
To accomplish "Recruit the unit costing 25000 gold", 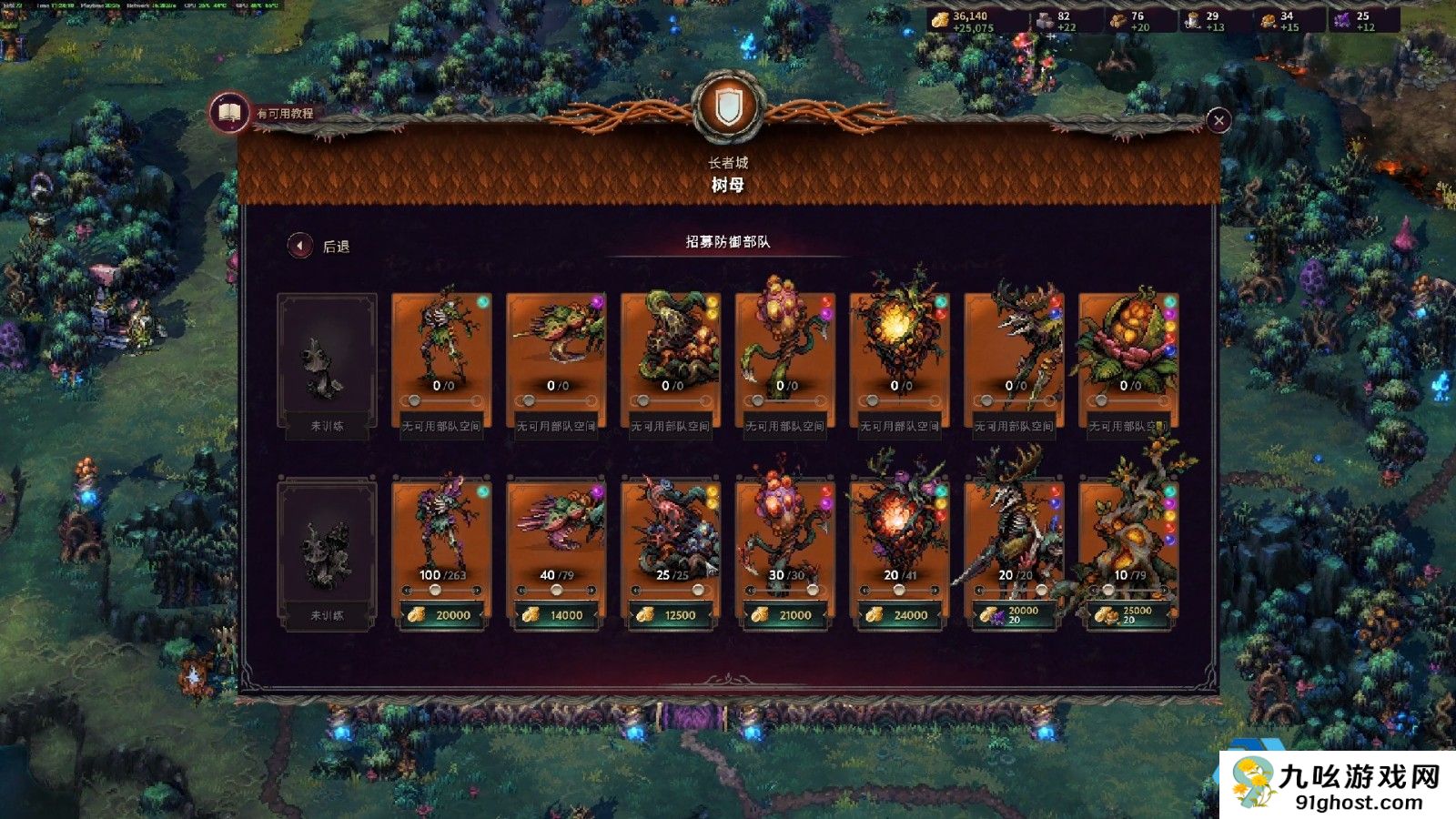I will pos(1128,615).
